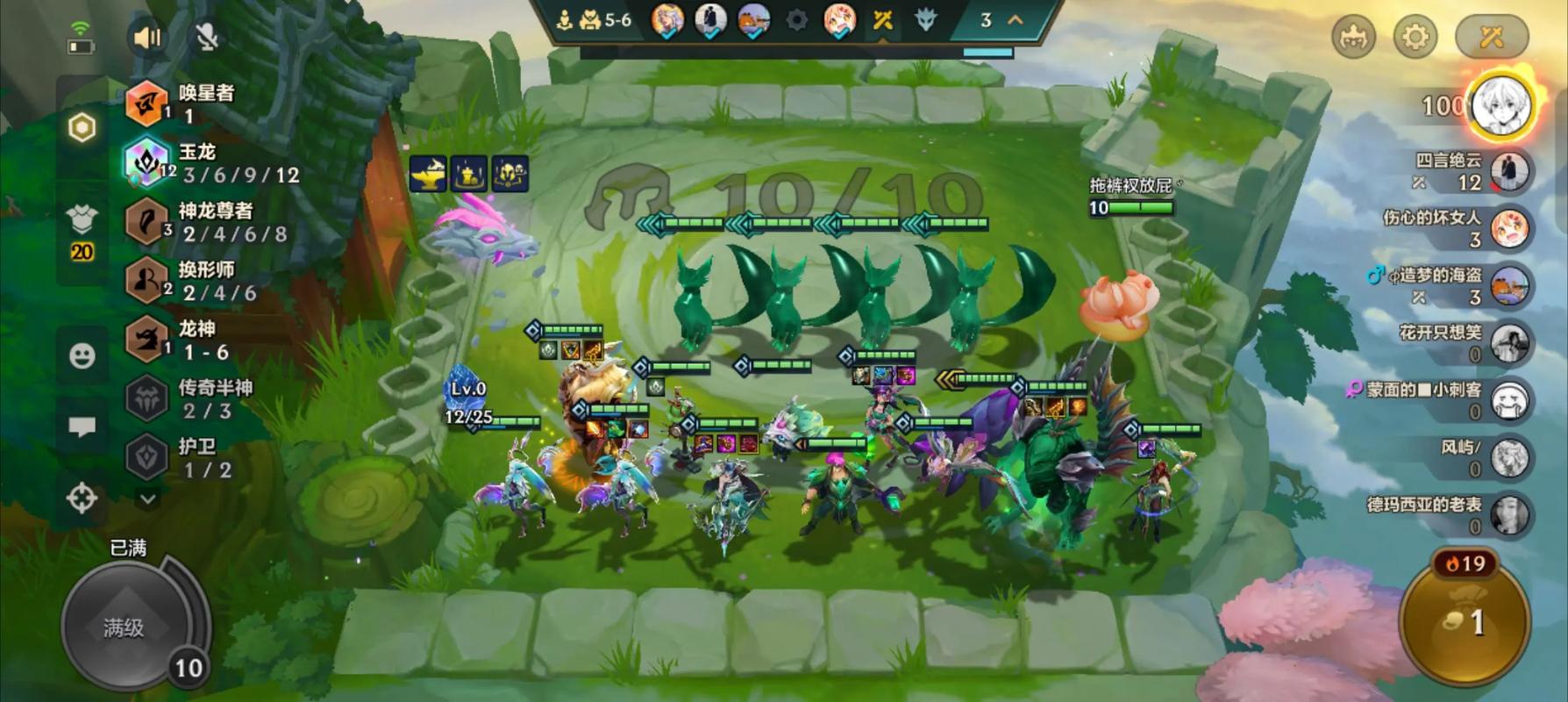Open the emoji emote button

(x=82, y=355)
